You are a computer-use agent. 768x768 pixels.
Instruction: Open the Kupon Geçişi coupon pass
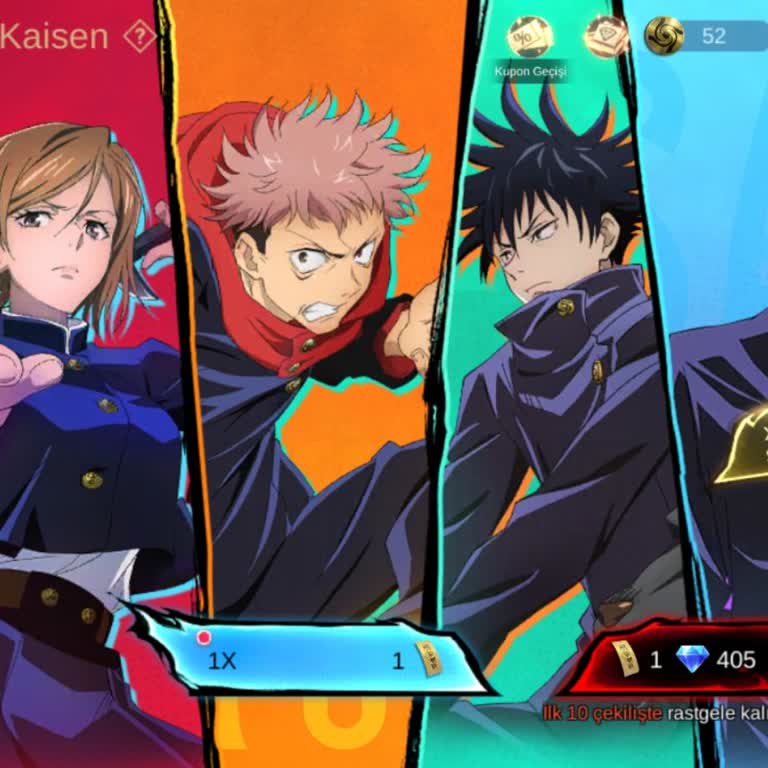[530, 38]
